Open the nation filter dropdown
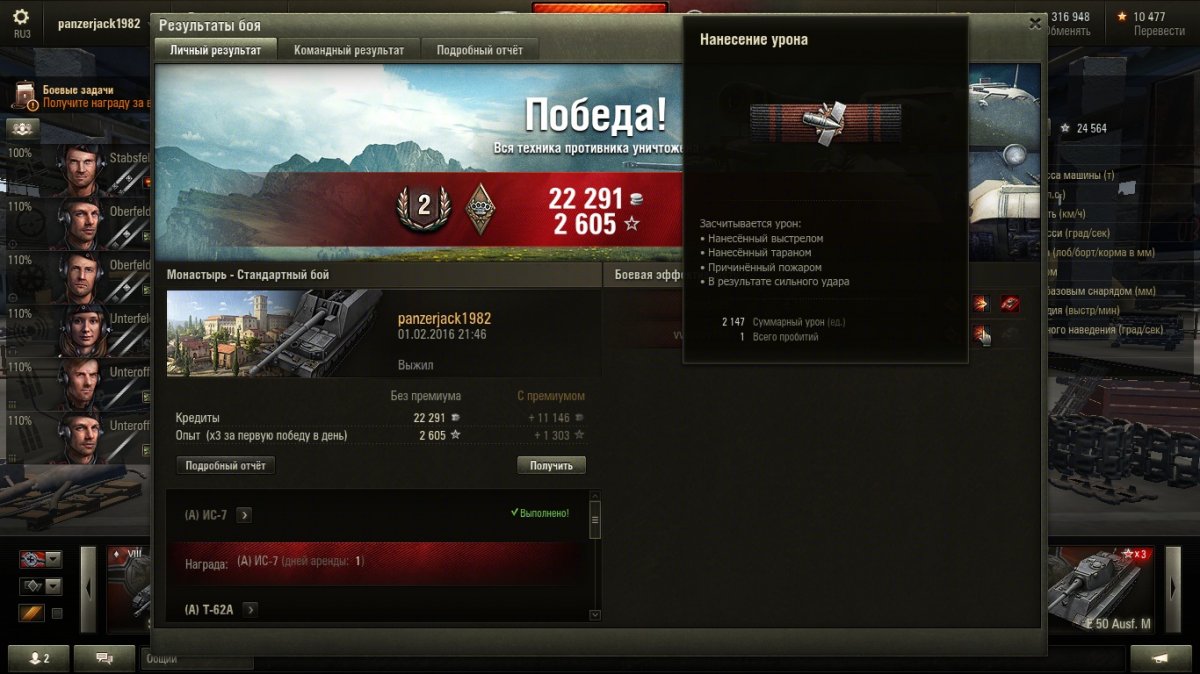 (40, 559)
